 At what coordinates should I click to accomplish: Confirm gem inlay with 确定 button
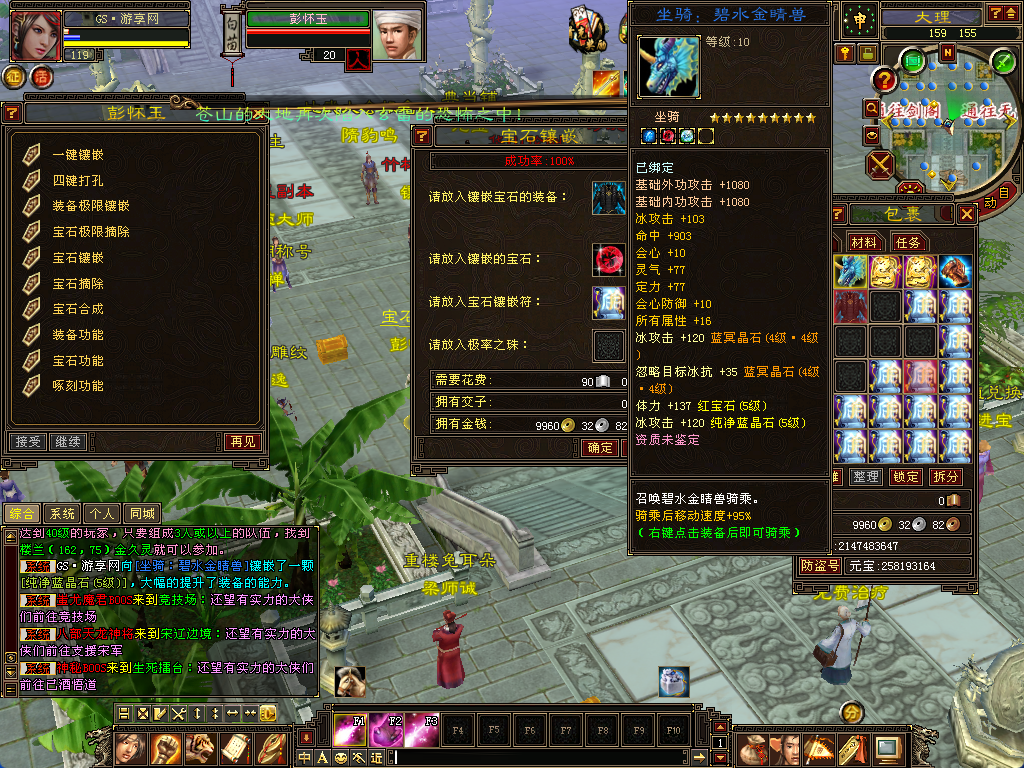coord(600,448)
